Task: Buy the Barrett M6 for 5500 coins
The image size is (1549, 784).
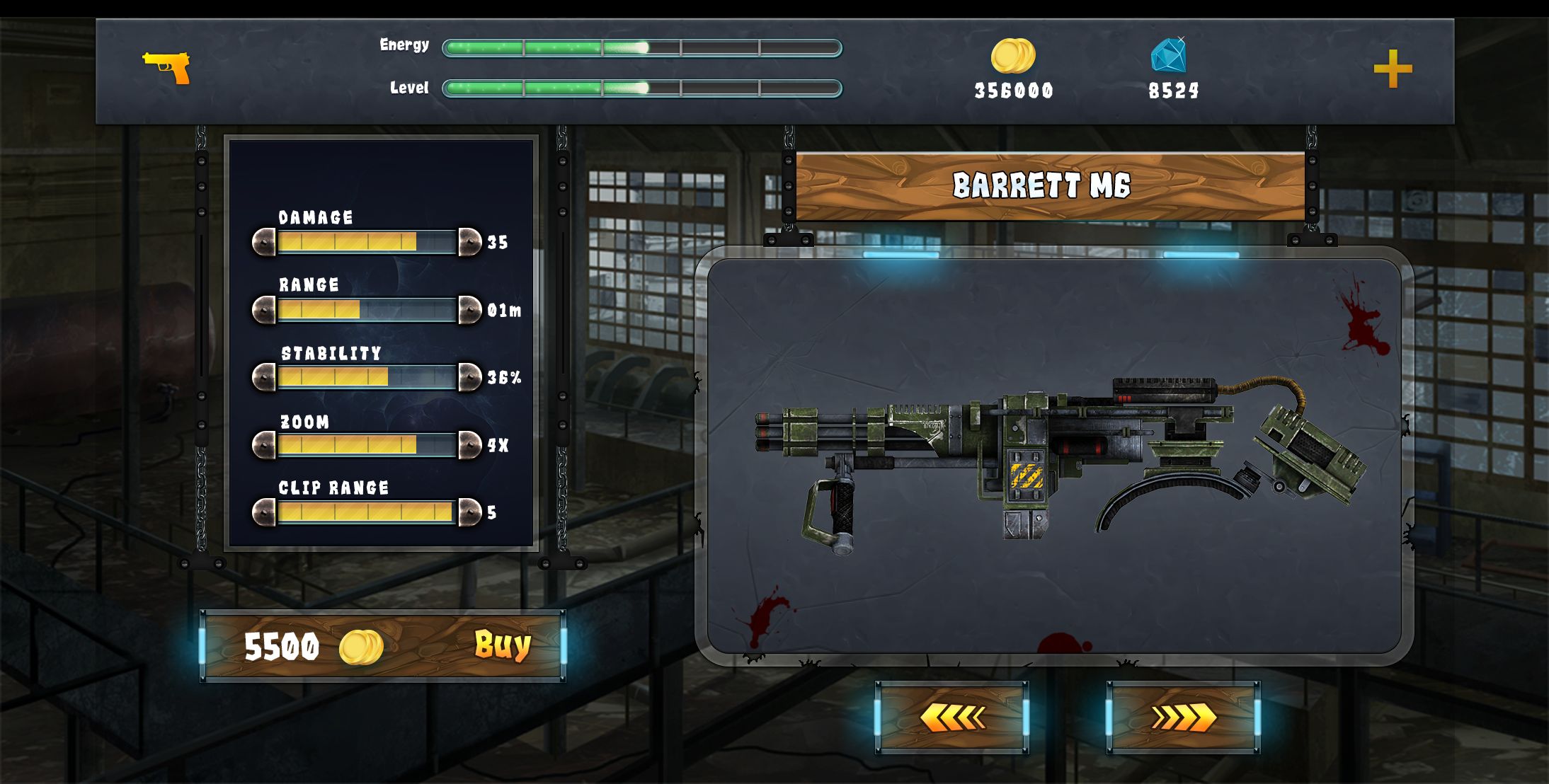Action: (x=501, y=645)
